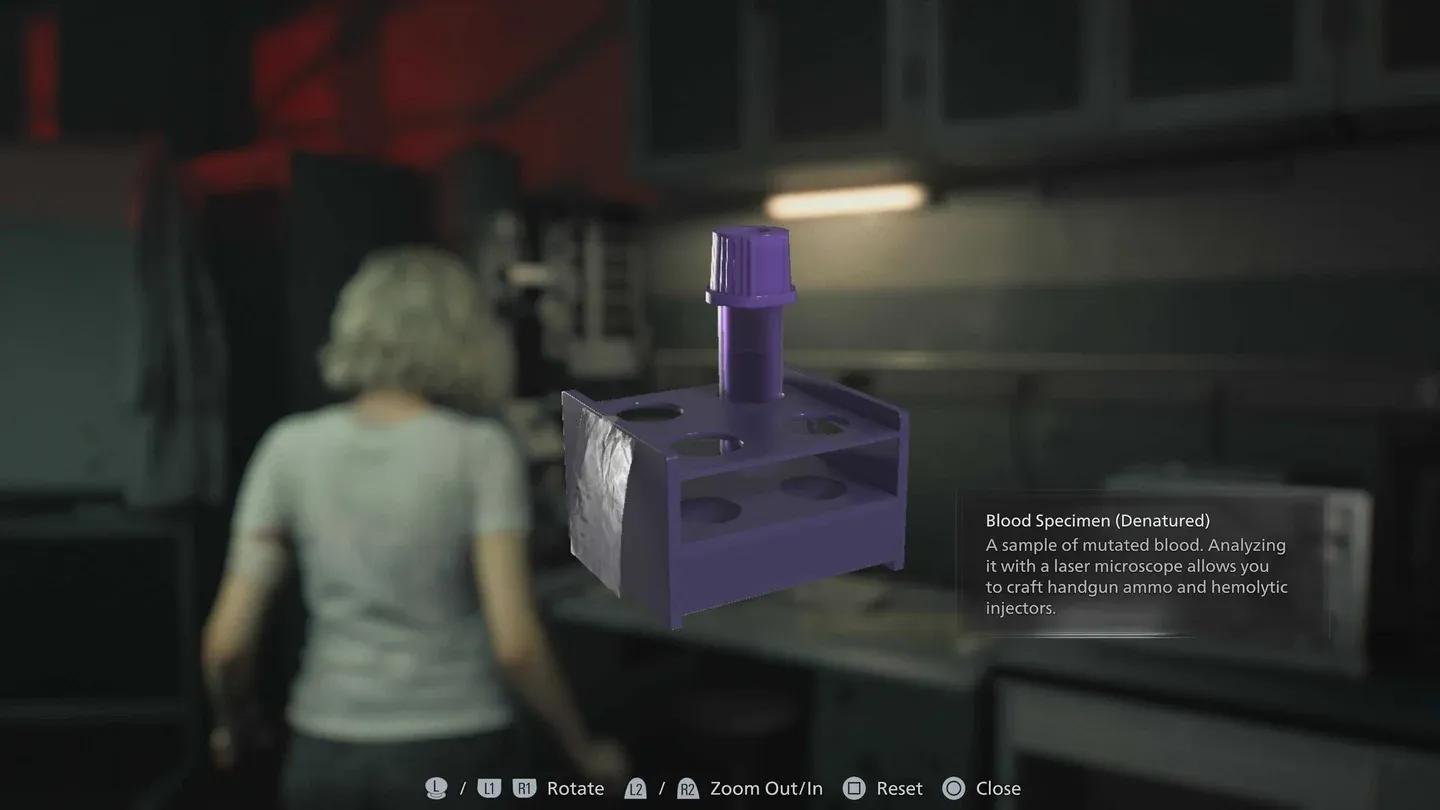
Task: Toggle the Rotate control label
Action: 575,788
